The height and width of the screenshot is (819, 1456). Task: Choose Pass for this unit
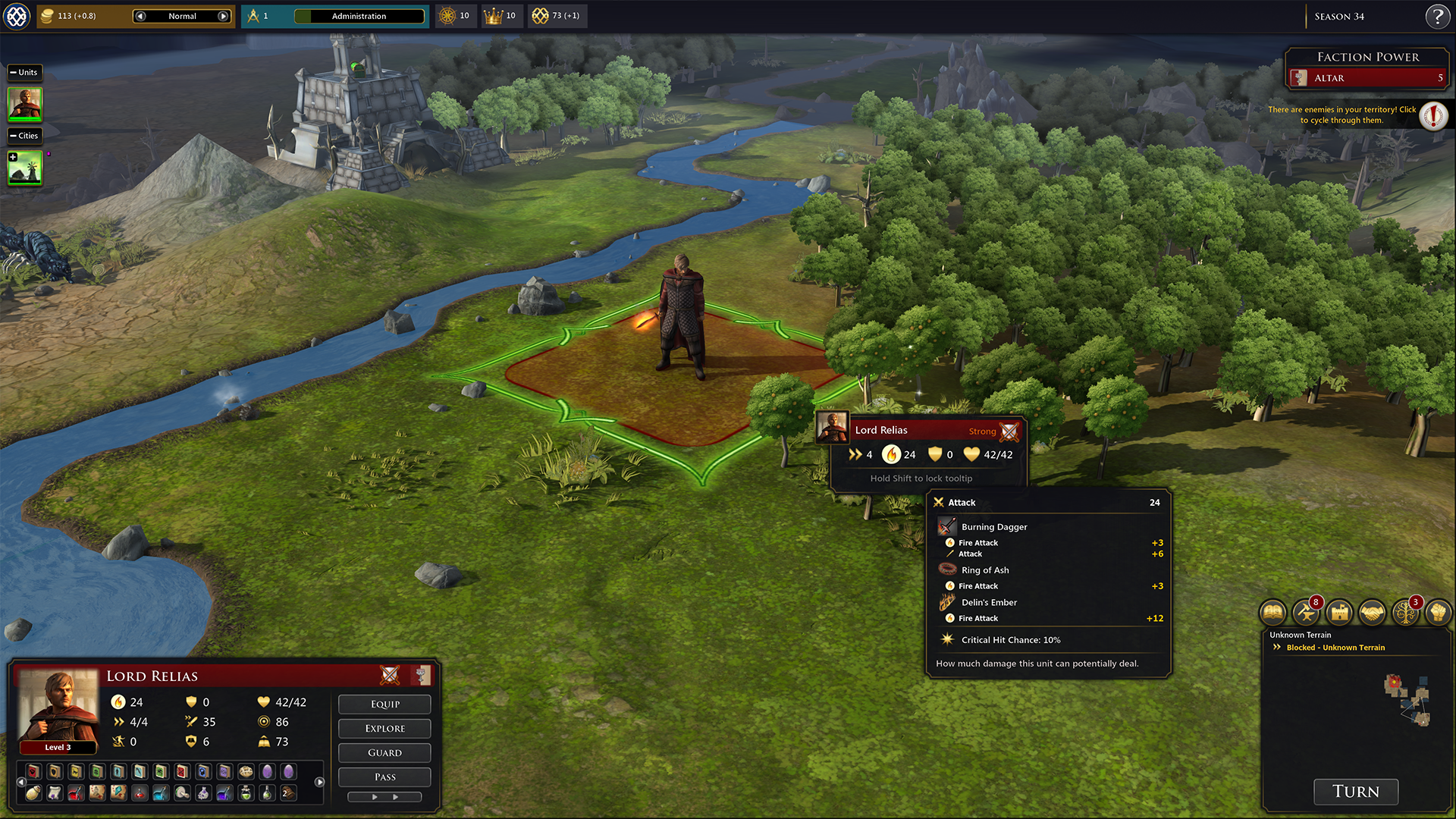[384, 777]
